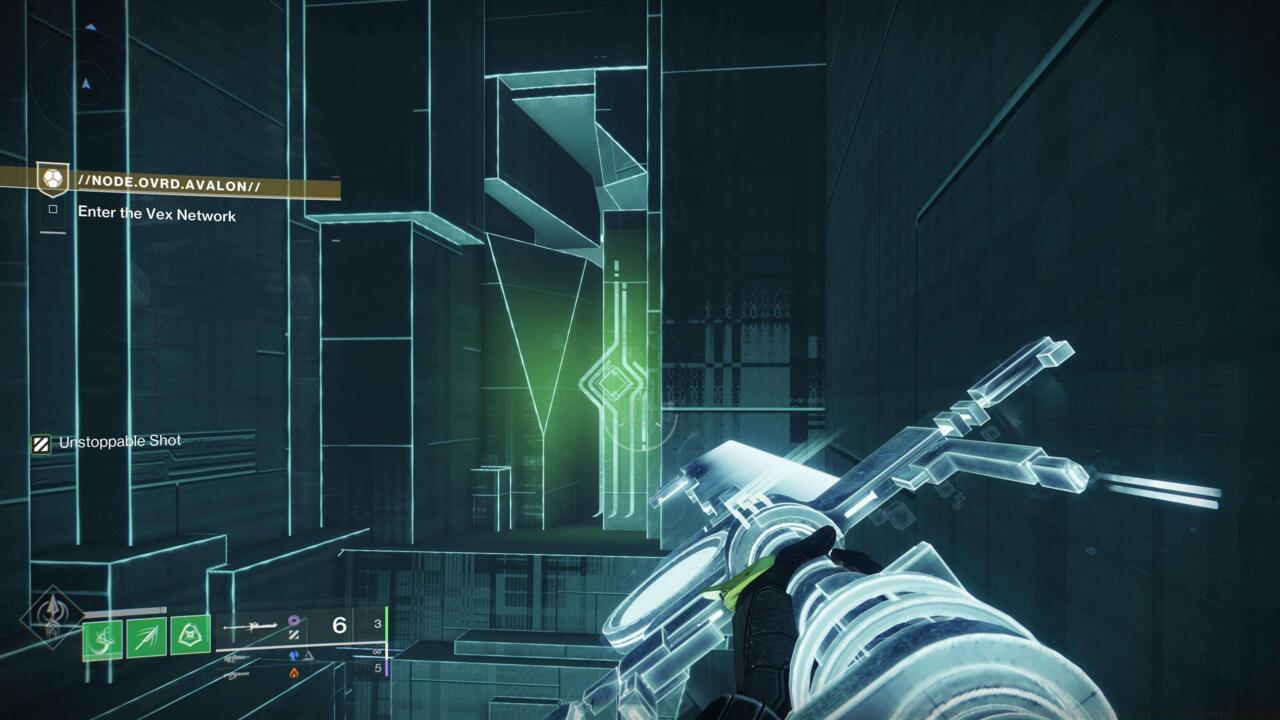Select the purple Void orb ammo icon

coord(293,620)
